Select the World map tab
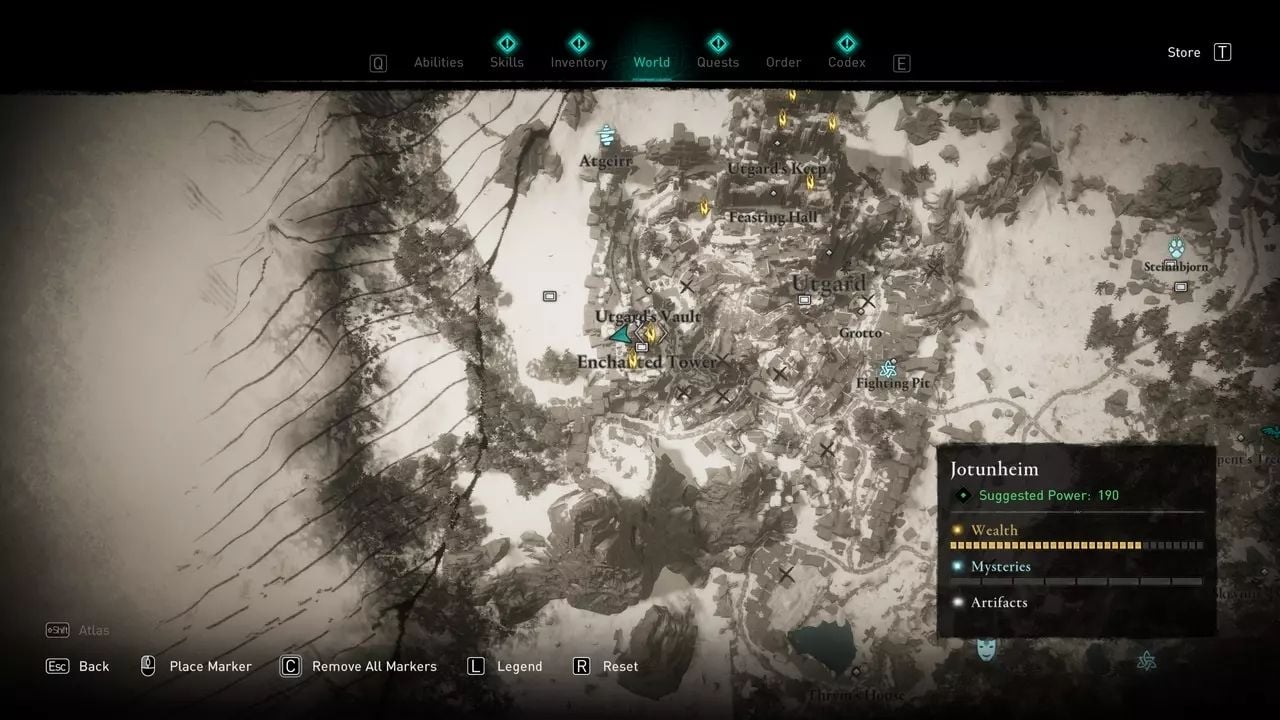 pos(651,62)
